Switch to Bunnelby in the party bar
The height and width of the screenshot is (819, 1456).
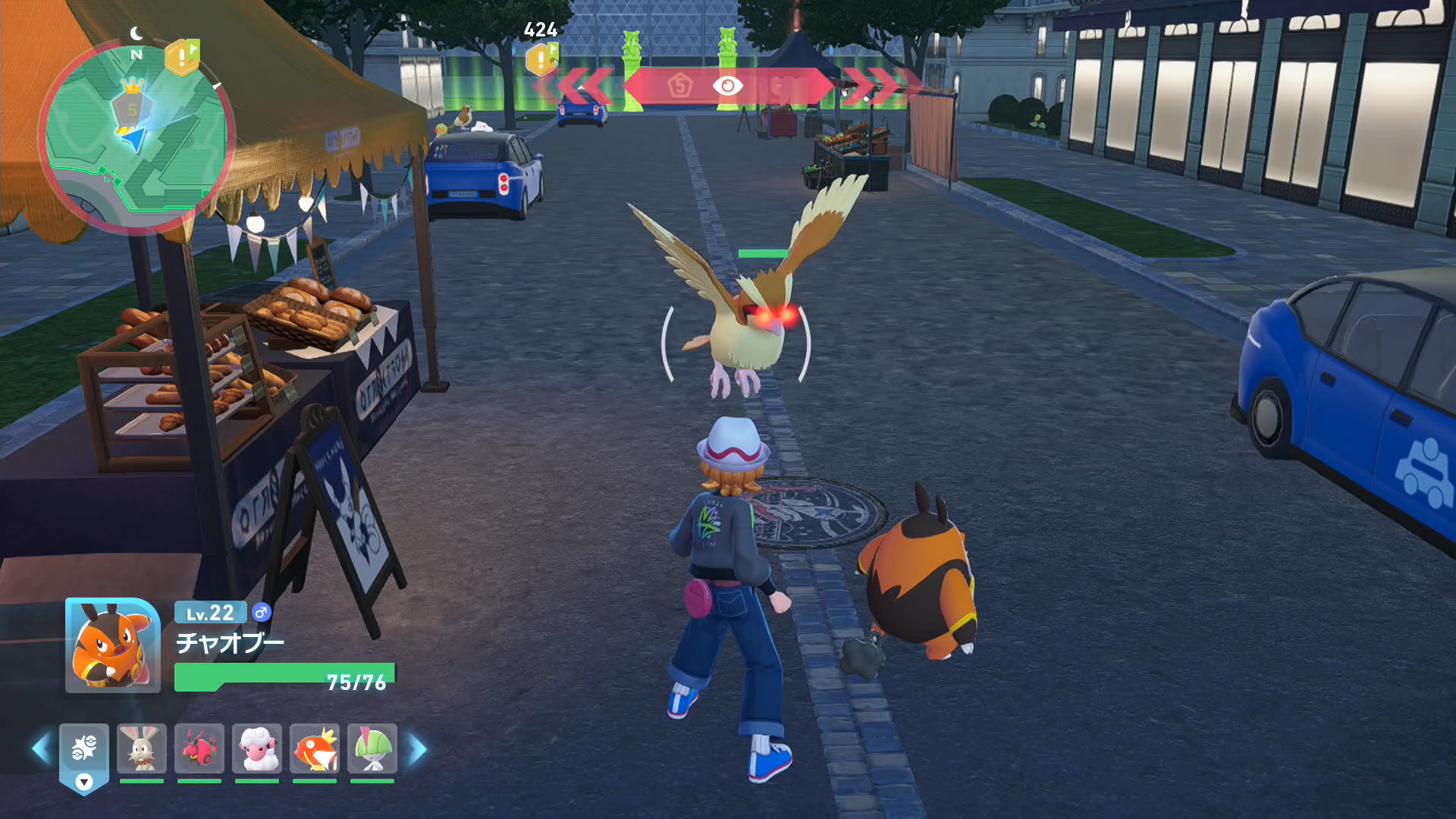click(x=142, y=748)
